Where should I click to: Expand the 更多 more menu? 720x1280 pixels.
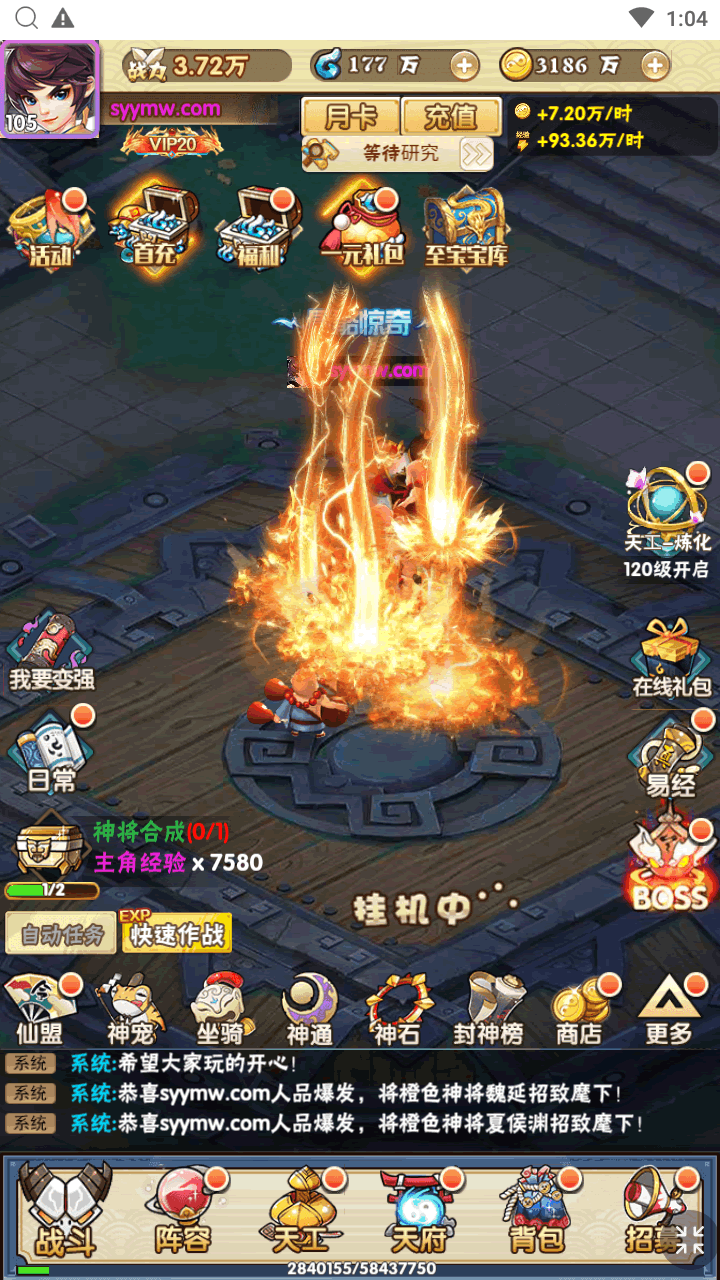[x=668, y=1008]
